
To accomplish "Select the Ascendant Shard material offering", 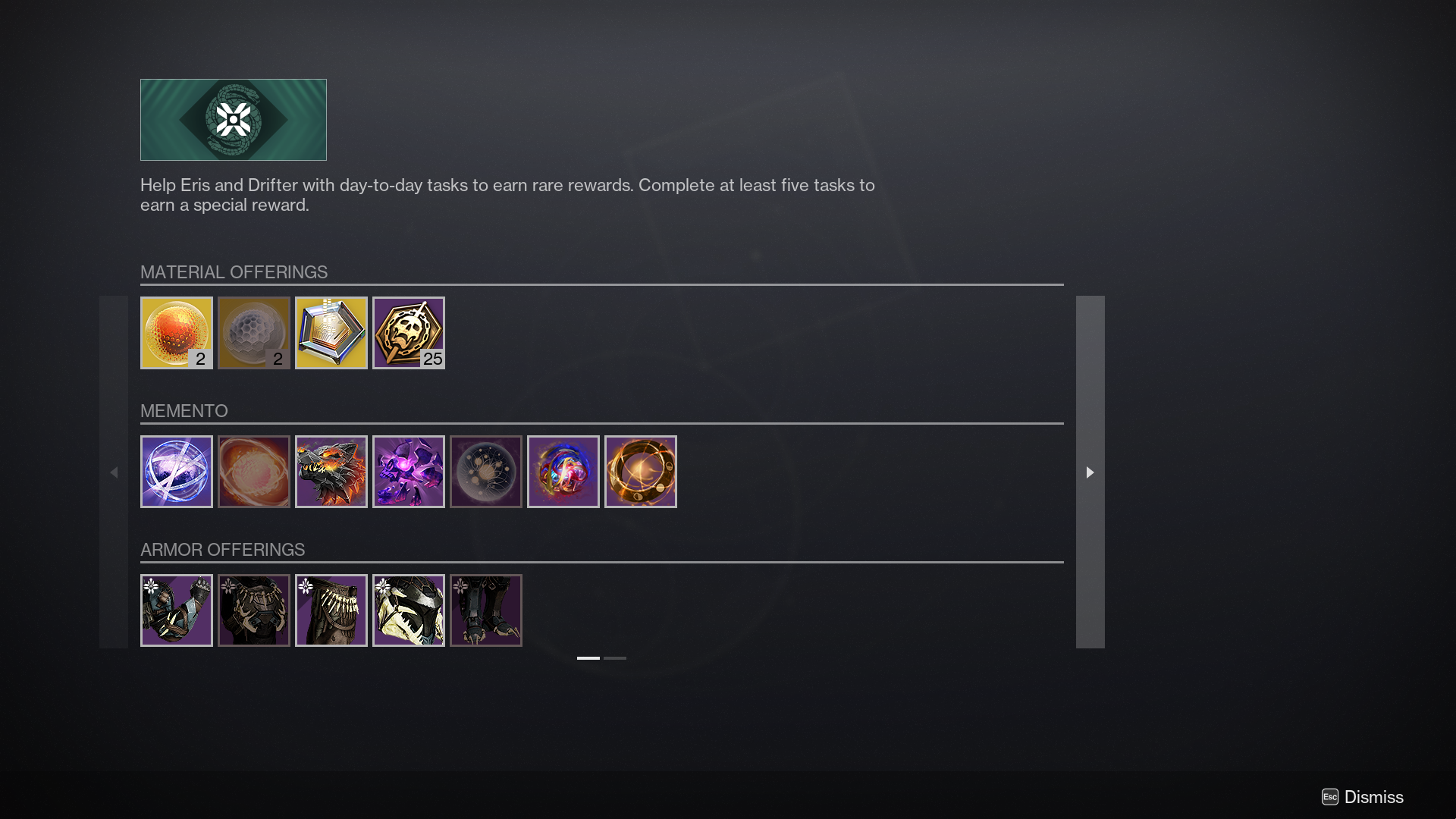I will point(177,332).
